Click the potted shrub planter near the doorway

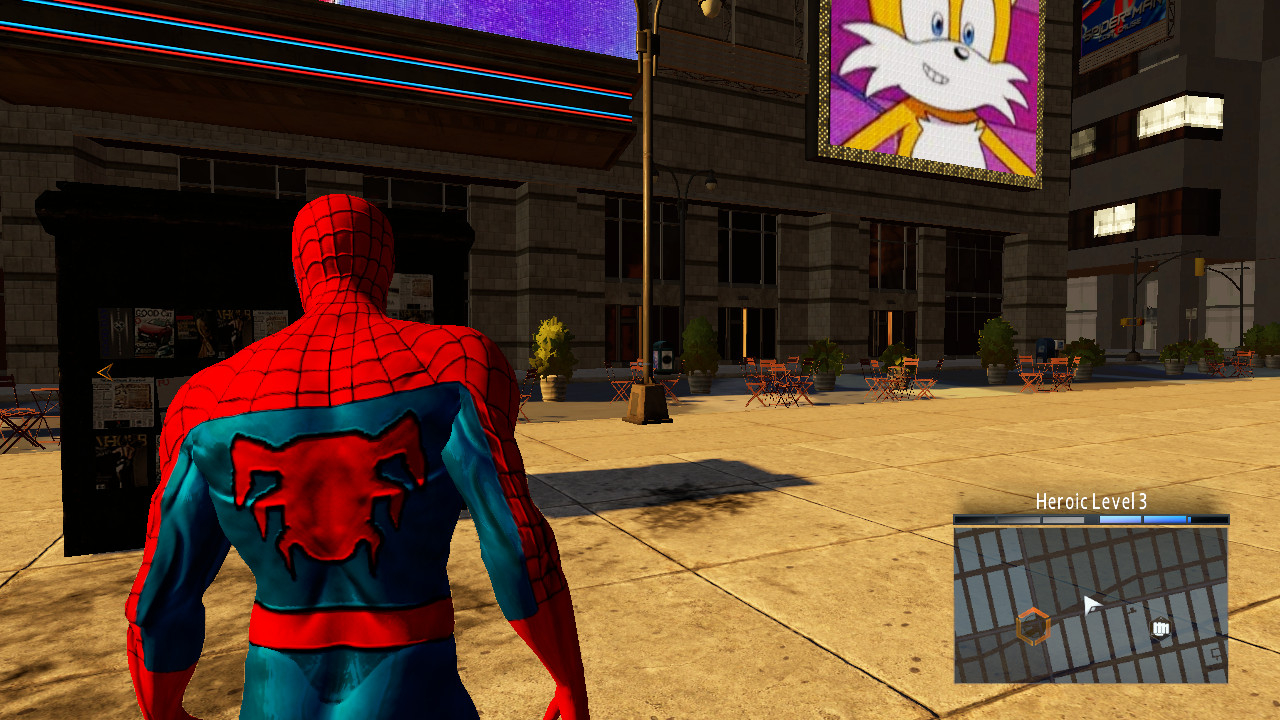click(546, 350)
